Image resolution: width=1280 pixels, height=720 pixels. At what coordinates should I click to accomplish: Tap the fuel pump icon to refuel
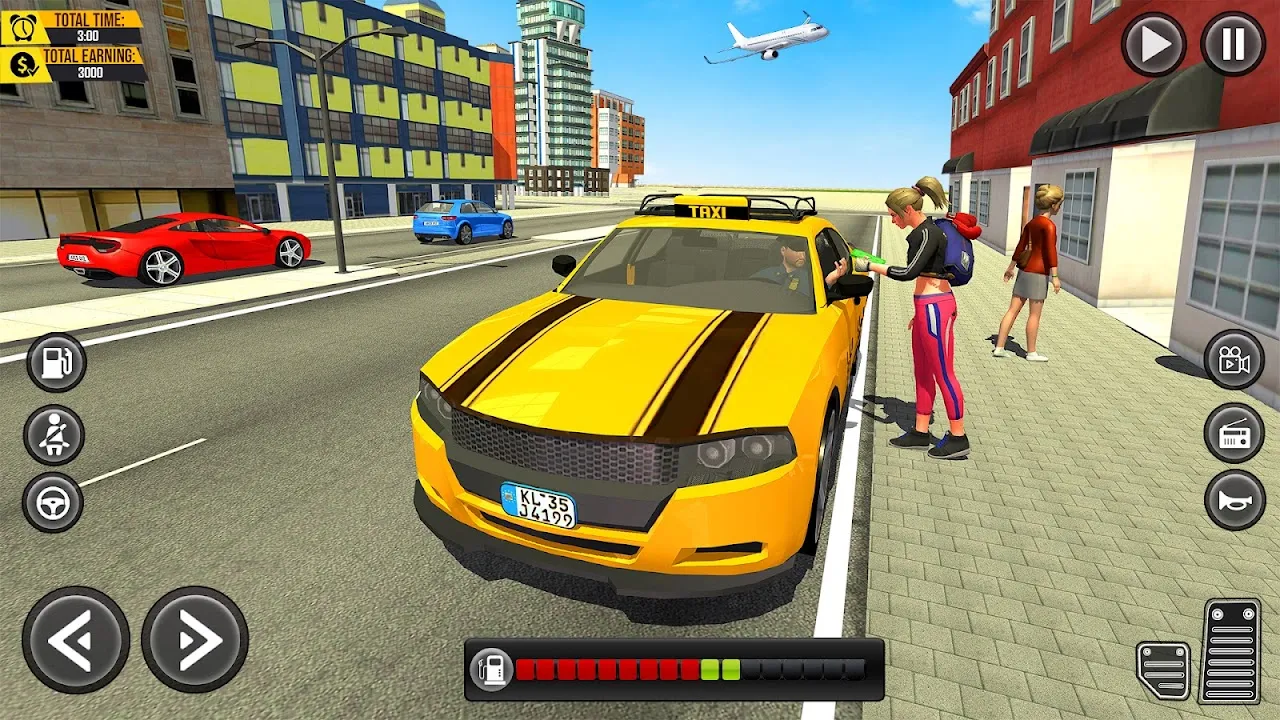pos(55,362)
